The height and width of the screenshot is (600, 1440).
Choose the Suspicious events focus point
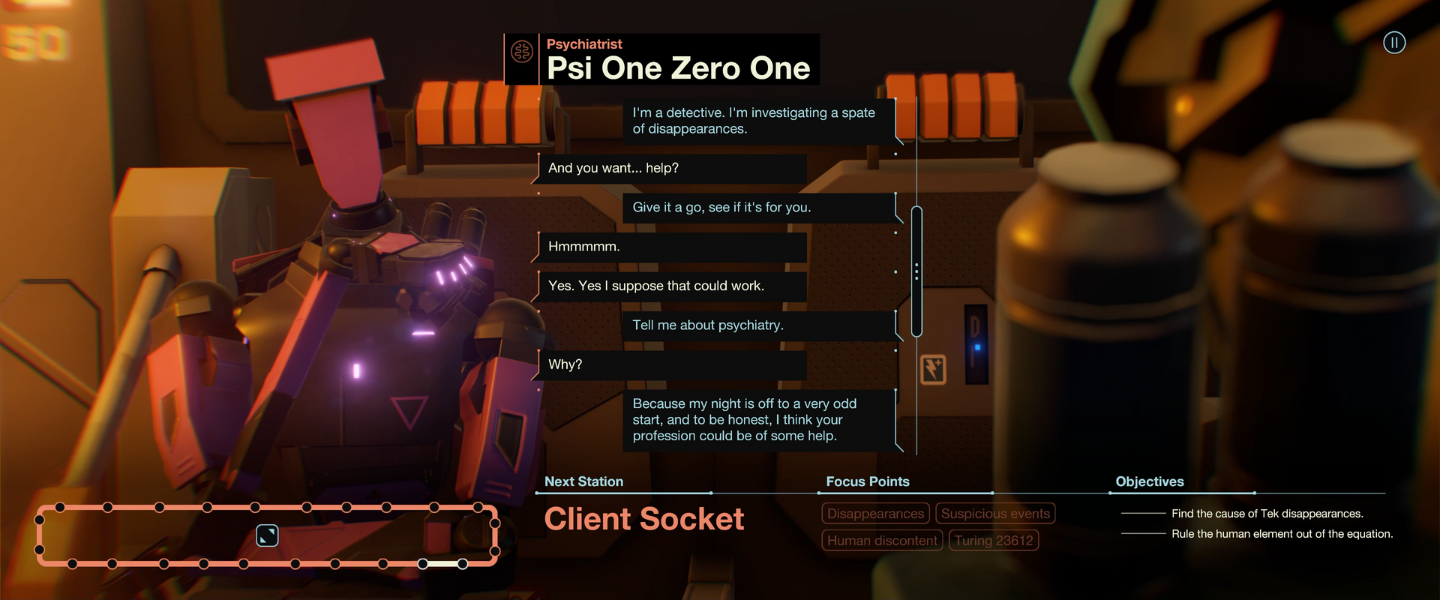point(995,514)
